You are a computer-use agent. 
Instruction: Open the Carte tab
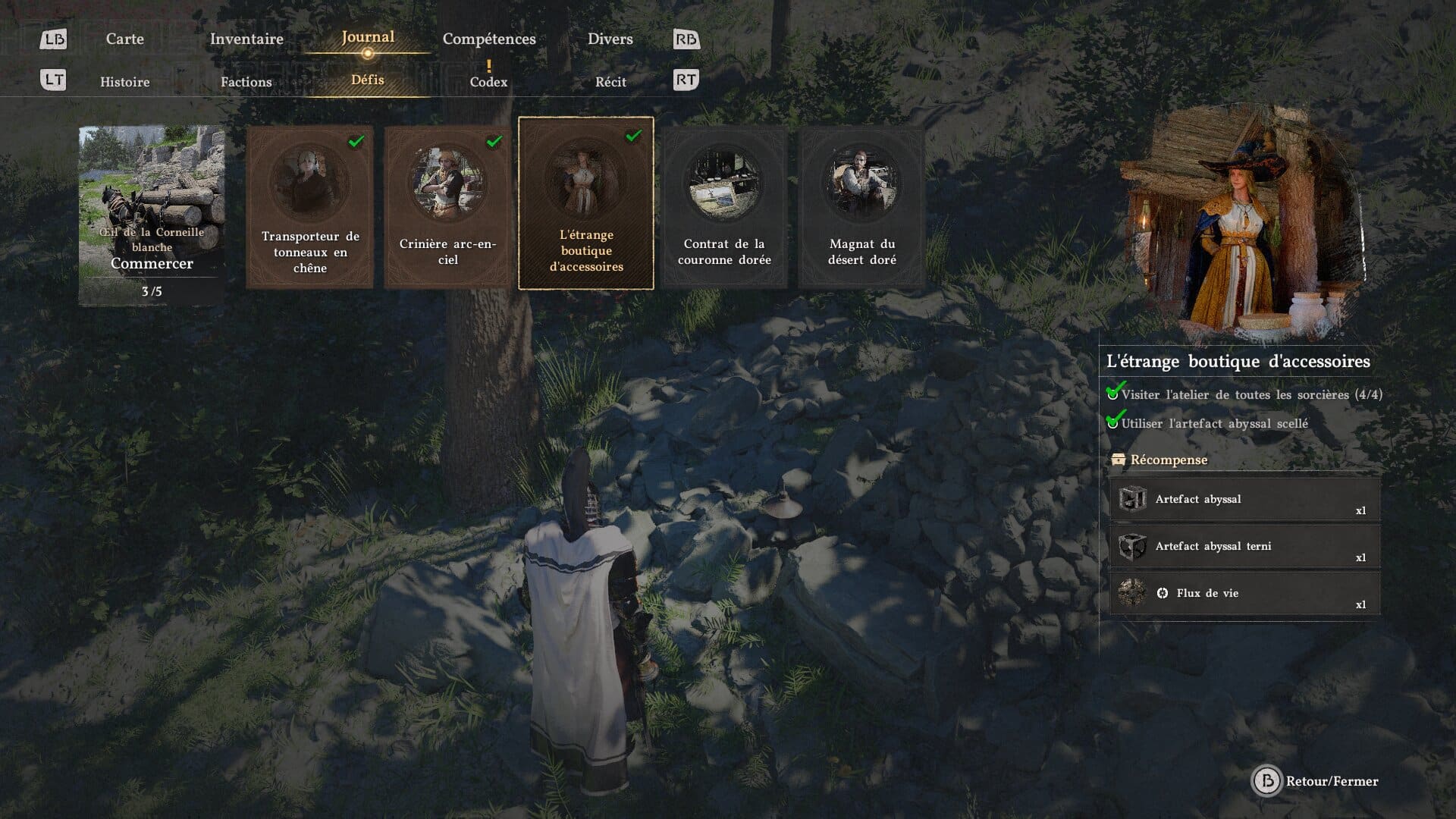point(124,39)
